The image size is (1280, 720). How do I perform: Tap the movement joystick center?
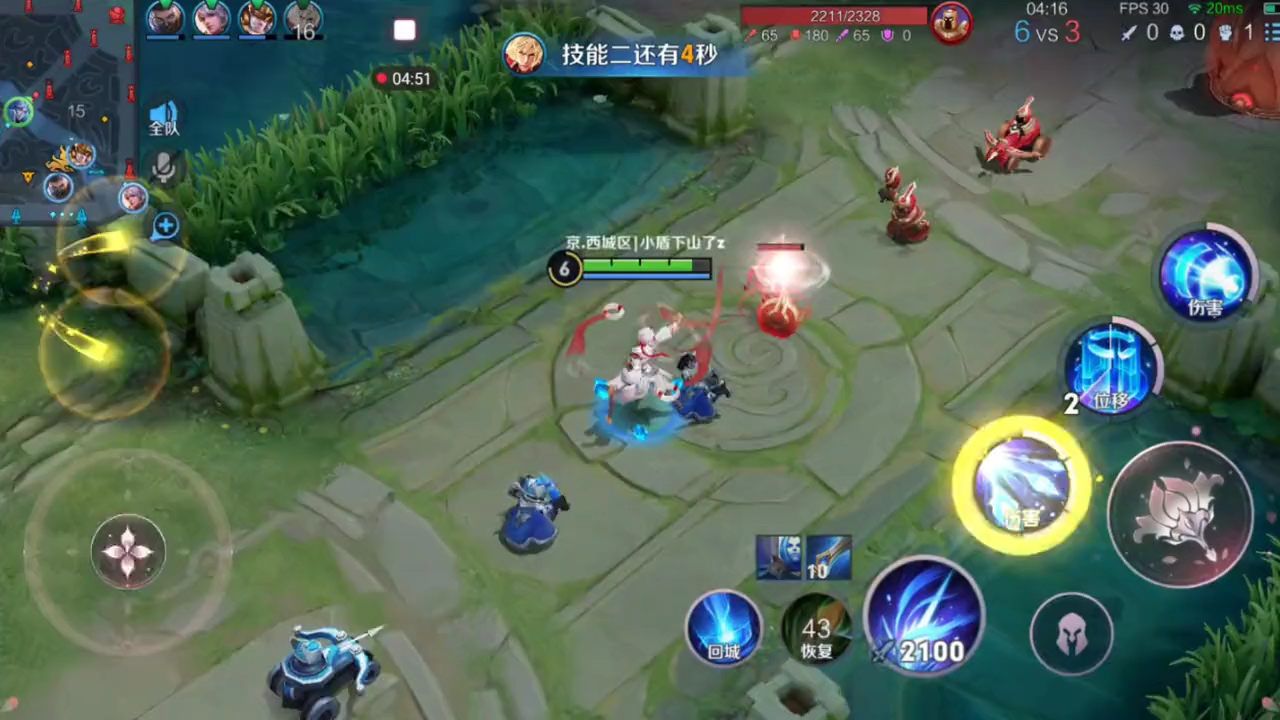click(x=128, y=550)
